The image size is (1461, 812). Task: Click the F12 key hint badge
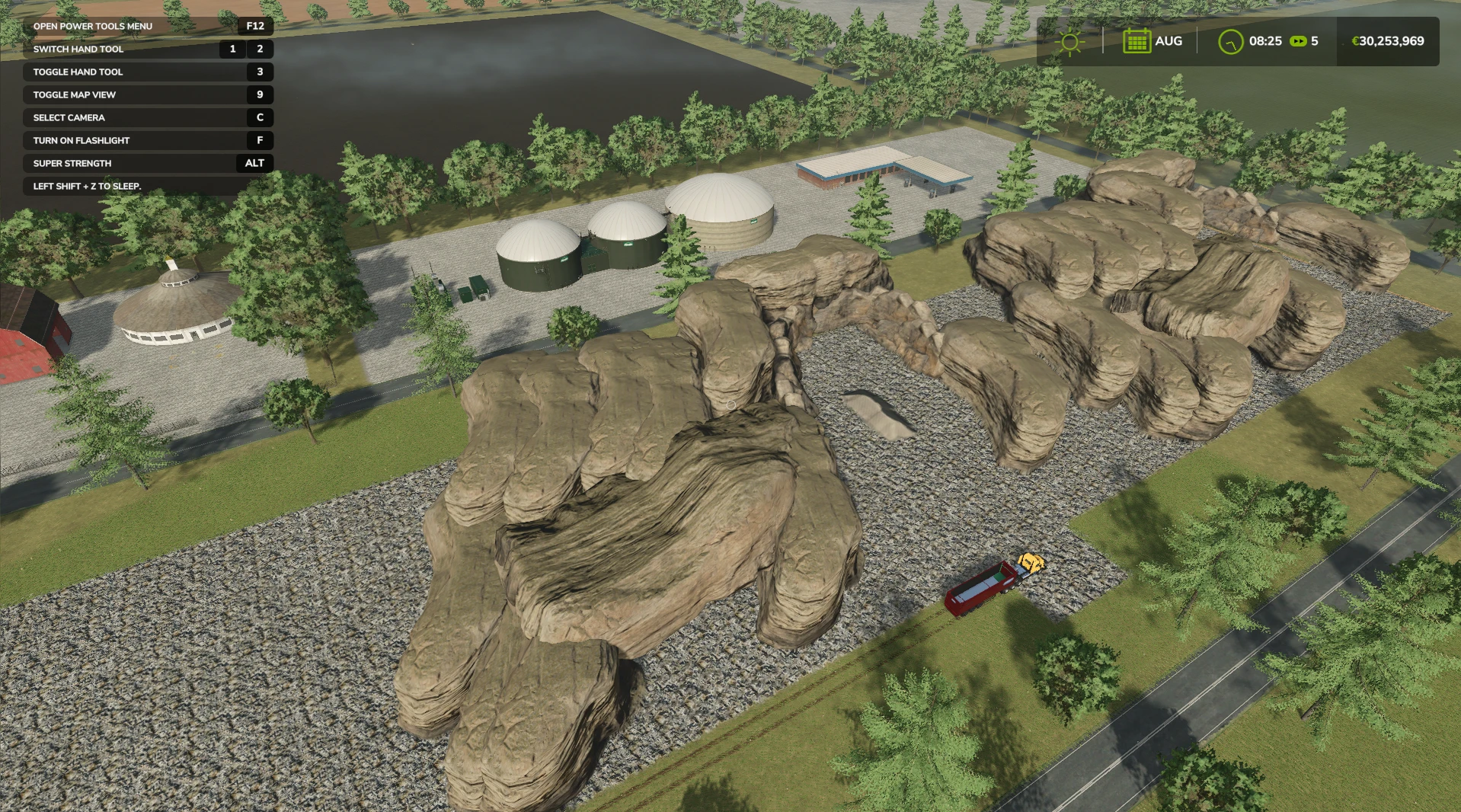coord(254,26)
